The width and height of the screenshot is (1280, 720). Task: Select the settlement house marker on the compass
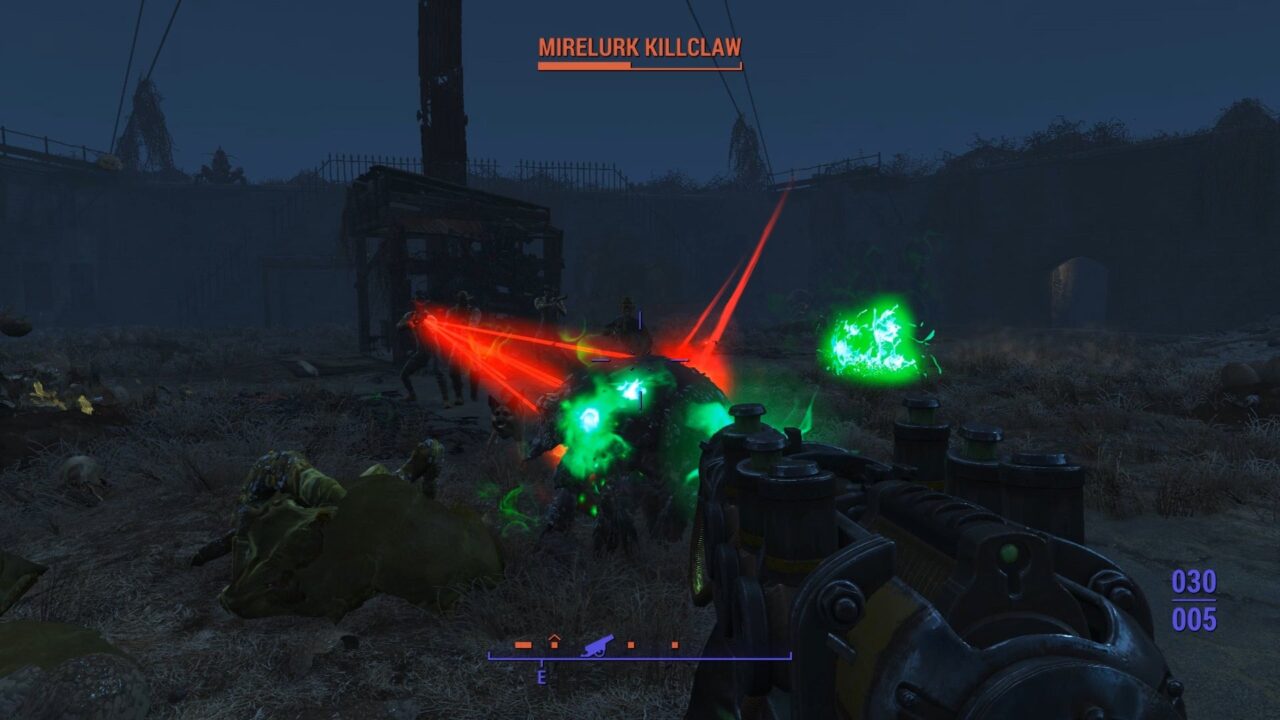(554, 642)
